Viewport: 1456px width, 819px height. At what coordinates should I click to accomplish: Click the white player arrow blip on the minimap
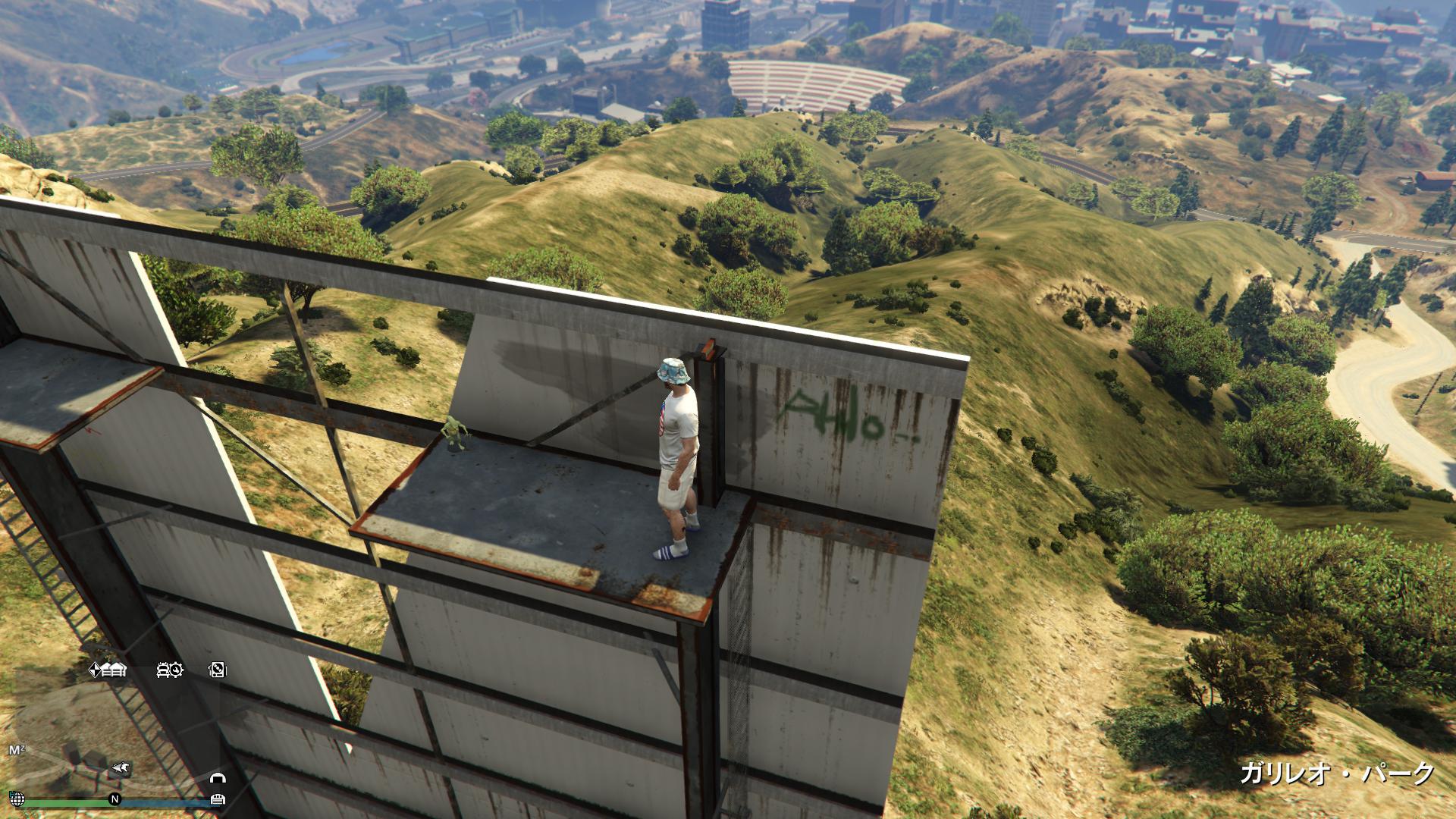pos(121,767)
